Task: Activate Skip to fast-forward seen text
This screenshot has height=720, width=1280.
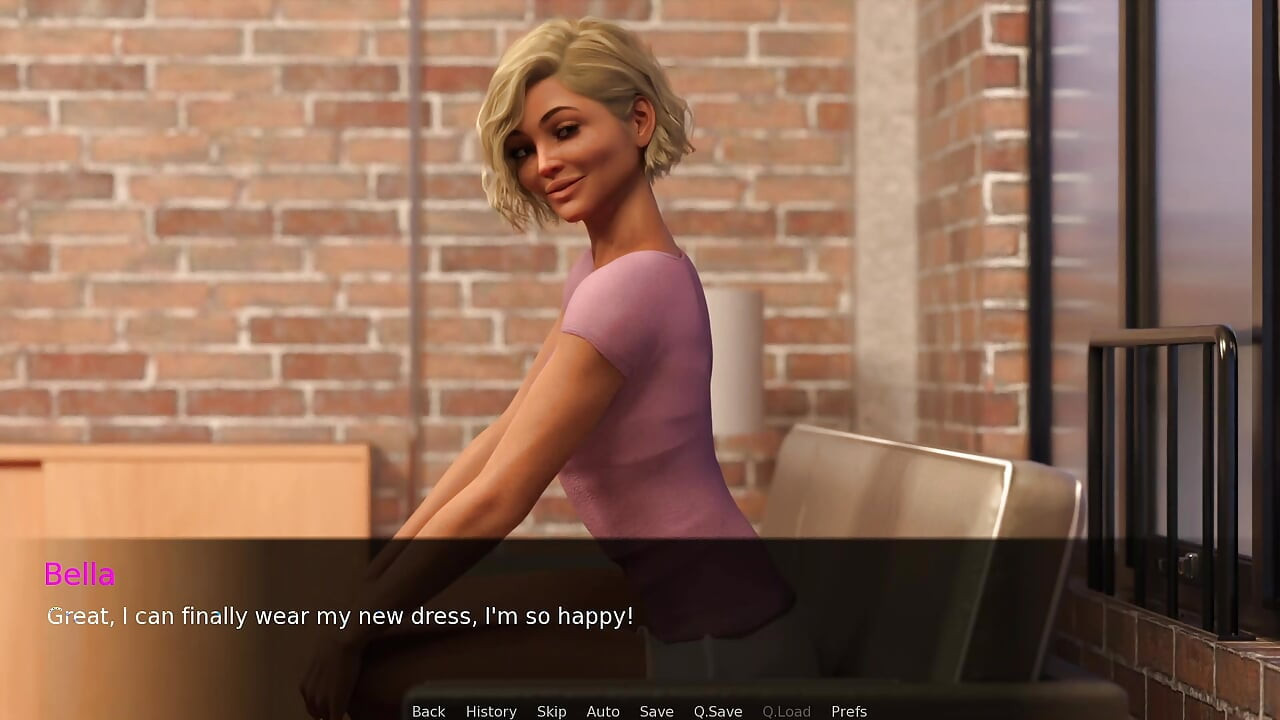Action: [x=551, y=711]
